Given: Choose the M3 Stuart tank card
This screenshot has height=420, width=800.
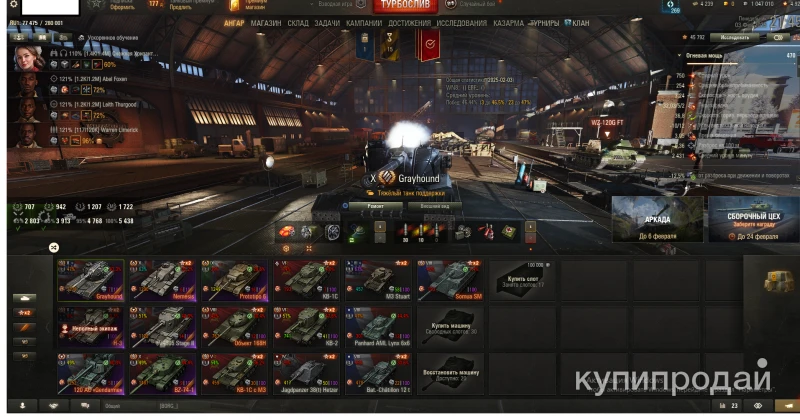Looking at the screenshot, I should click(378, 281).
